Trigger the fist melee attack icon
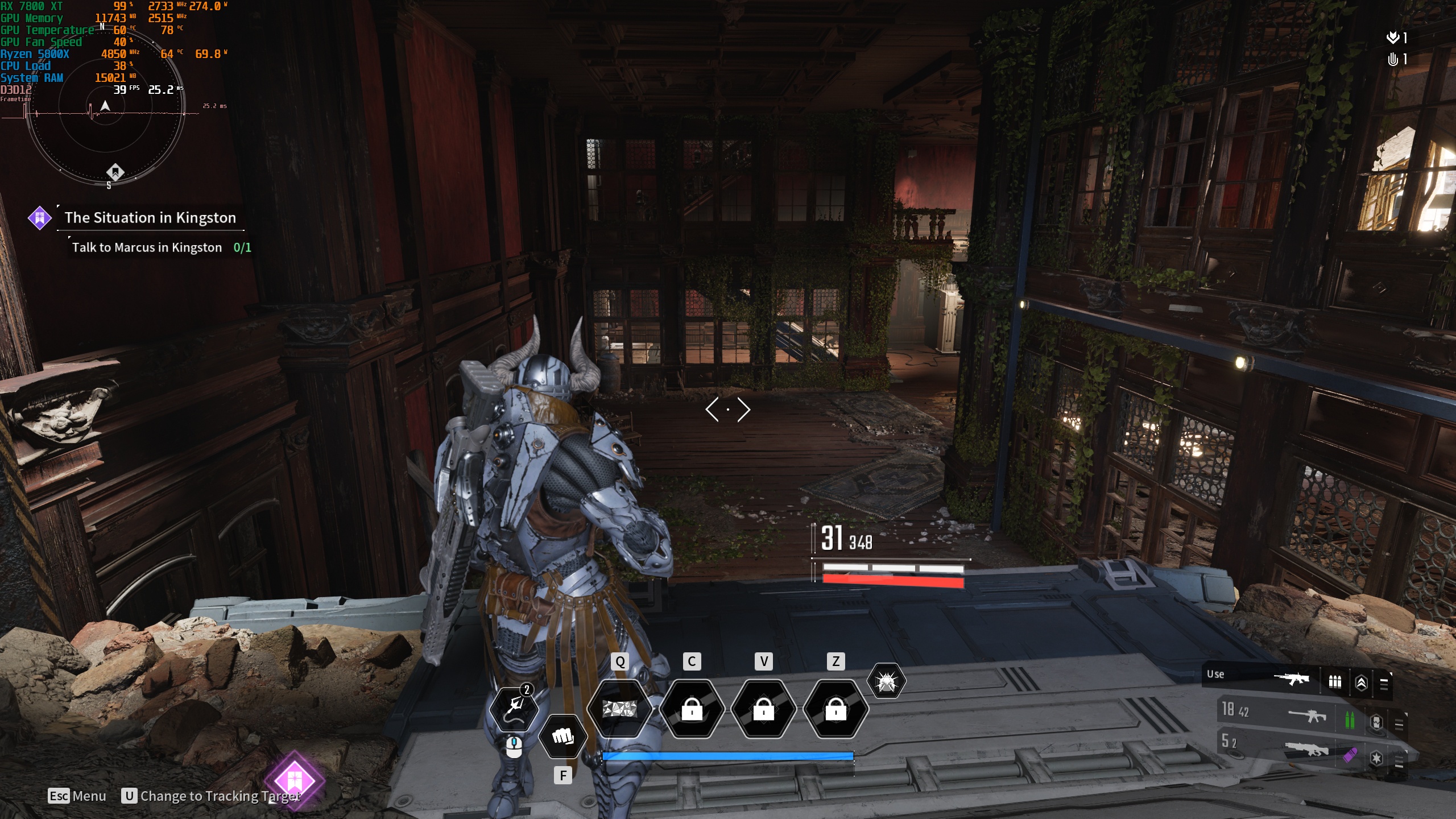The image size is (1456, 819). coord(562,737)
